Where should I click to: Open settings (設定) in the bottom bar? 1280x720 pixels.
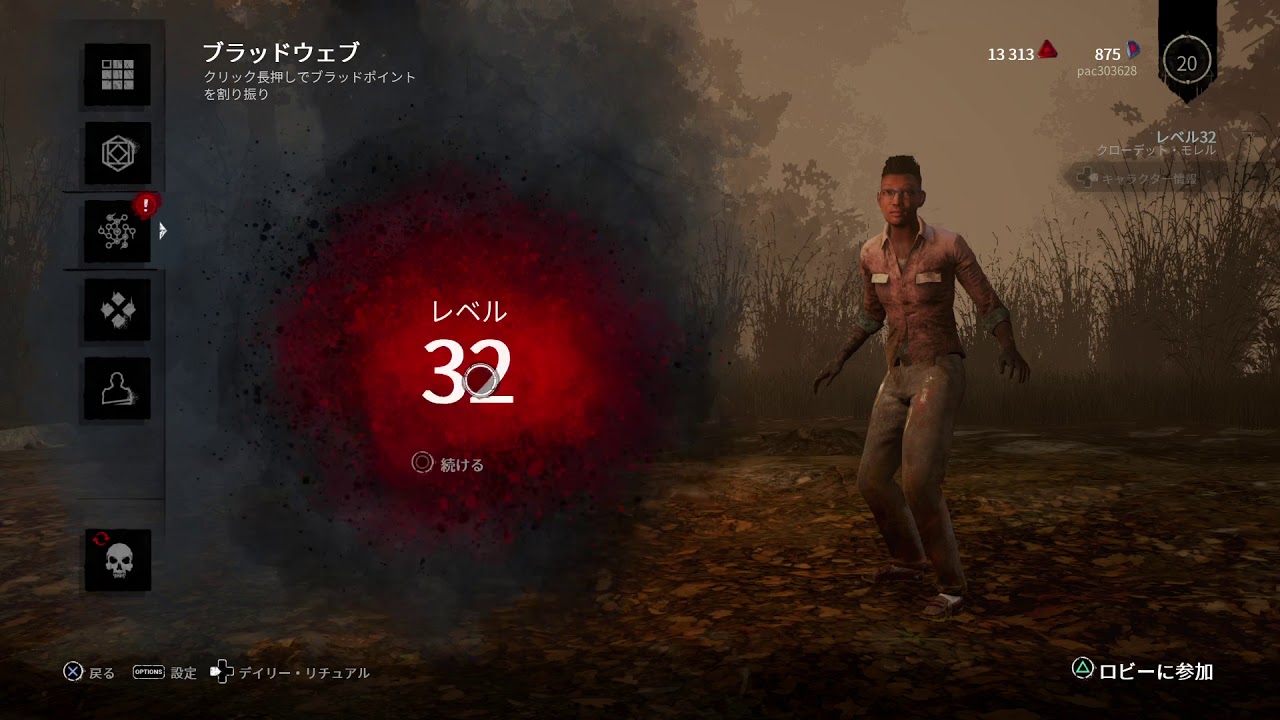[x=165, y=673]
